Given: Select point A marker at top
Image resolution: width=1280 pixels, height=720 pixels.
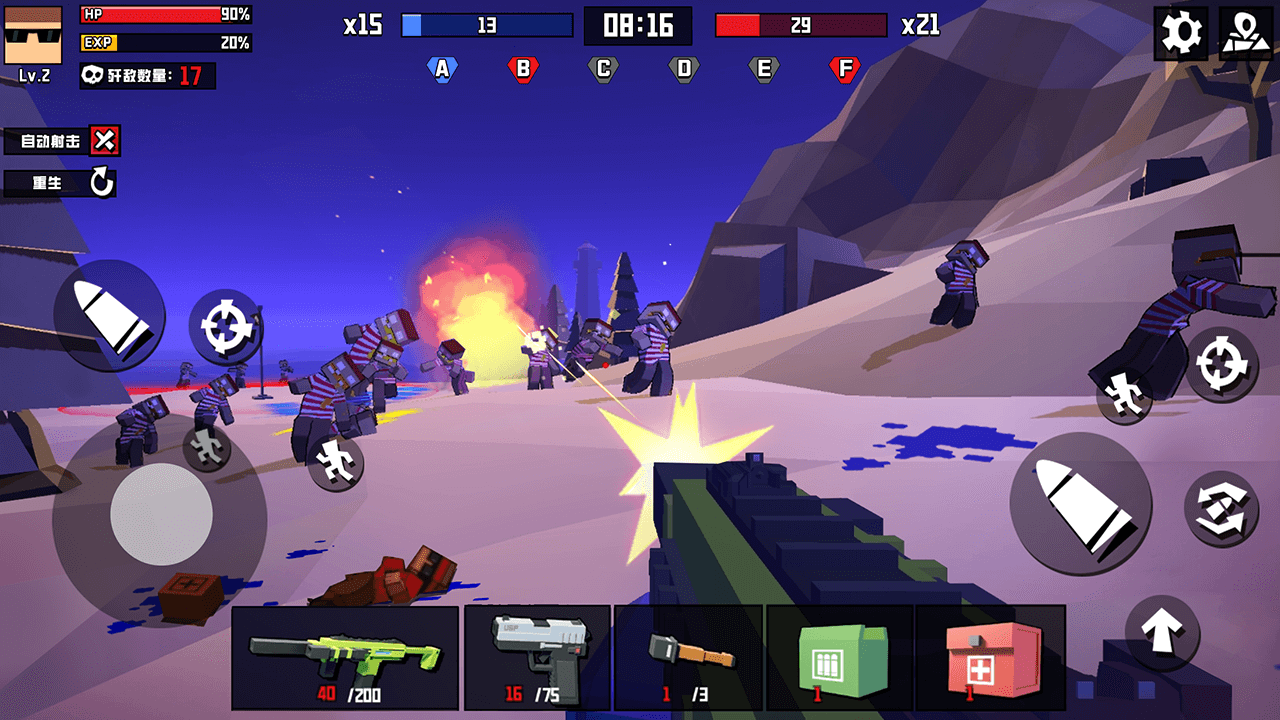Looking at the screenshot, I should (x=443, y=68).
